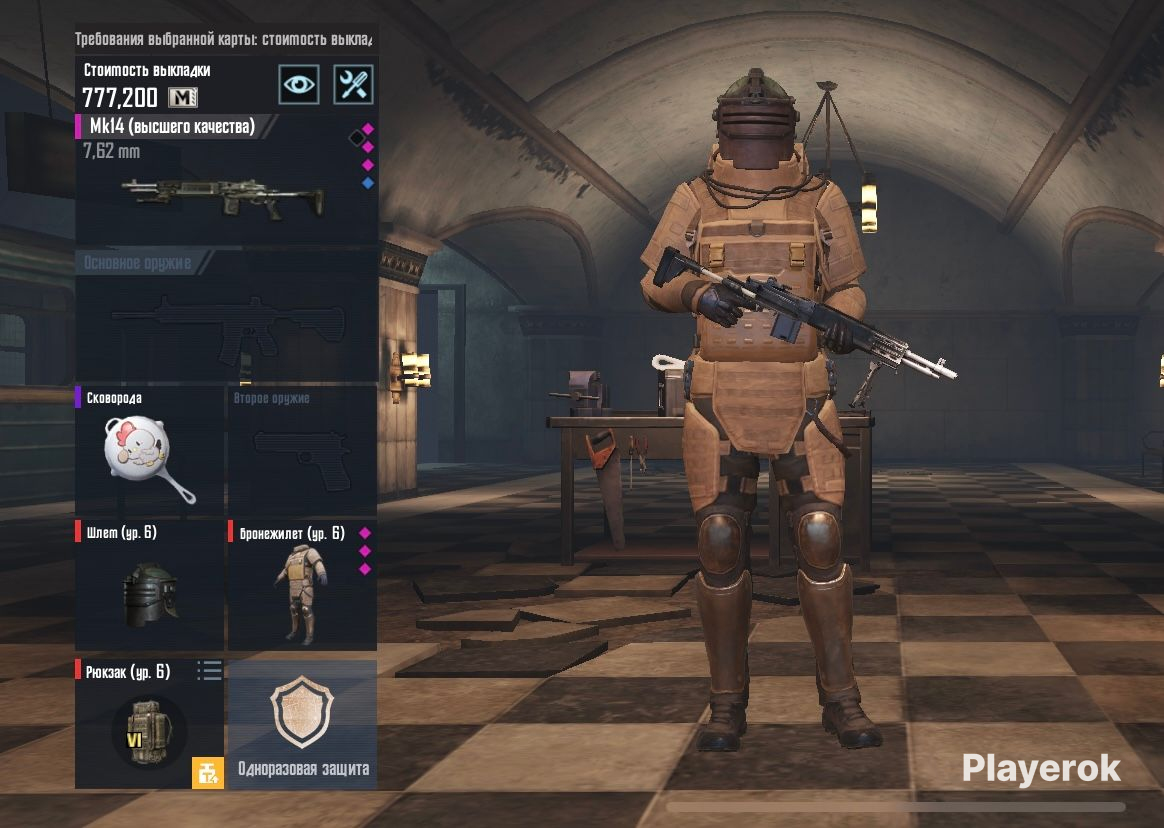The width and height of the screenshot is (1164, 828).
Task: Click the yellow backpack upgrade icon
Action: click(x=208, y=773)
